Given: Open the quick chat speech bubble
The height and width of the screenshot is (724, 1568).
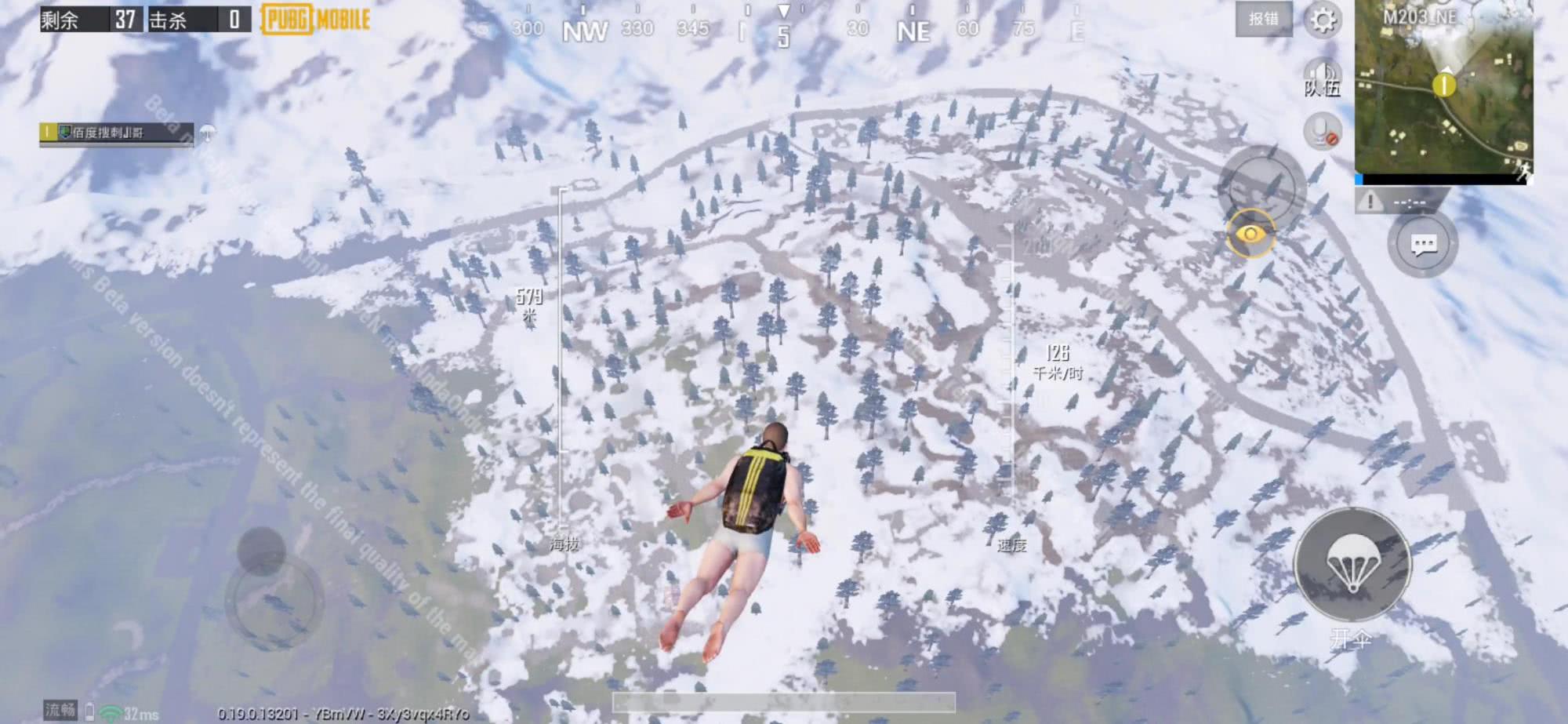Looking at the screenshot, I should (1423, 245).
